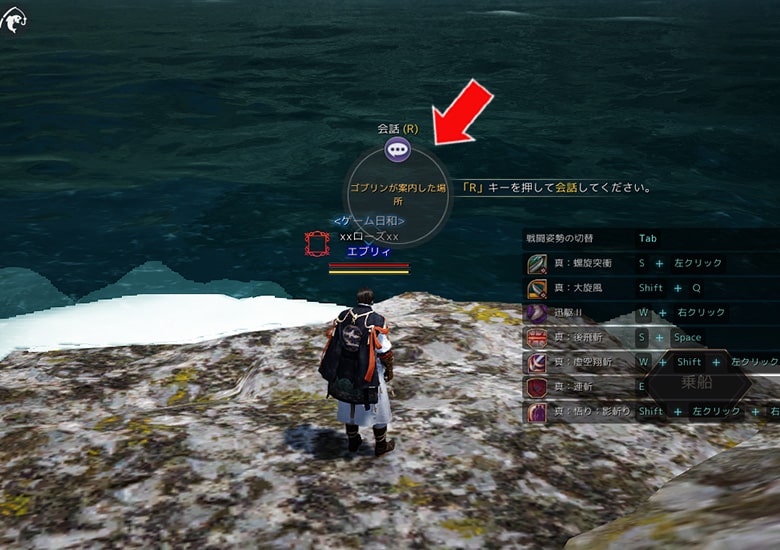Click the red guild crest beside xxローズxx
Viewport: 780px width, 550px height.
pyautogui.click(x=317, y=245)
